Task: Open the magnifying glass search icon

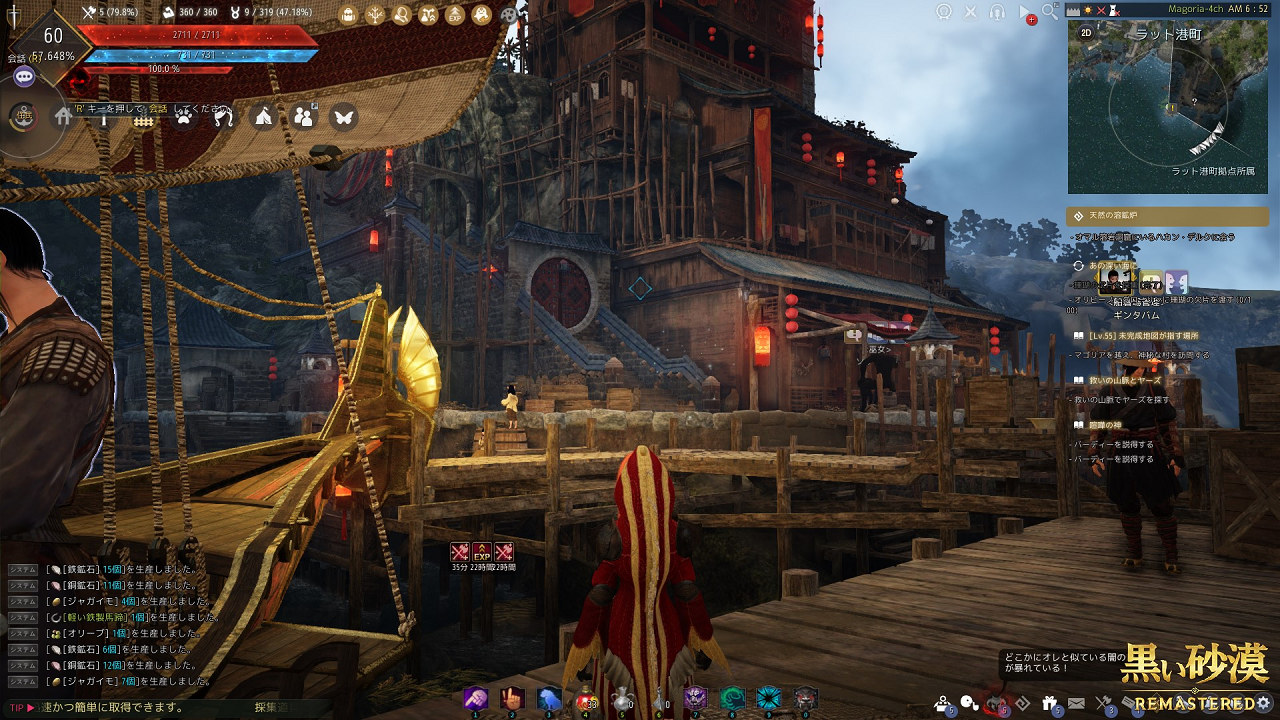Action: click(x=1049, y=11)
